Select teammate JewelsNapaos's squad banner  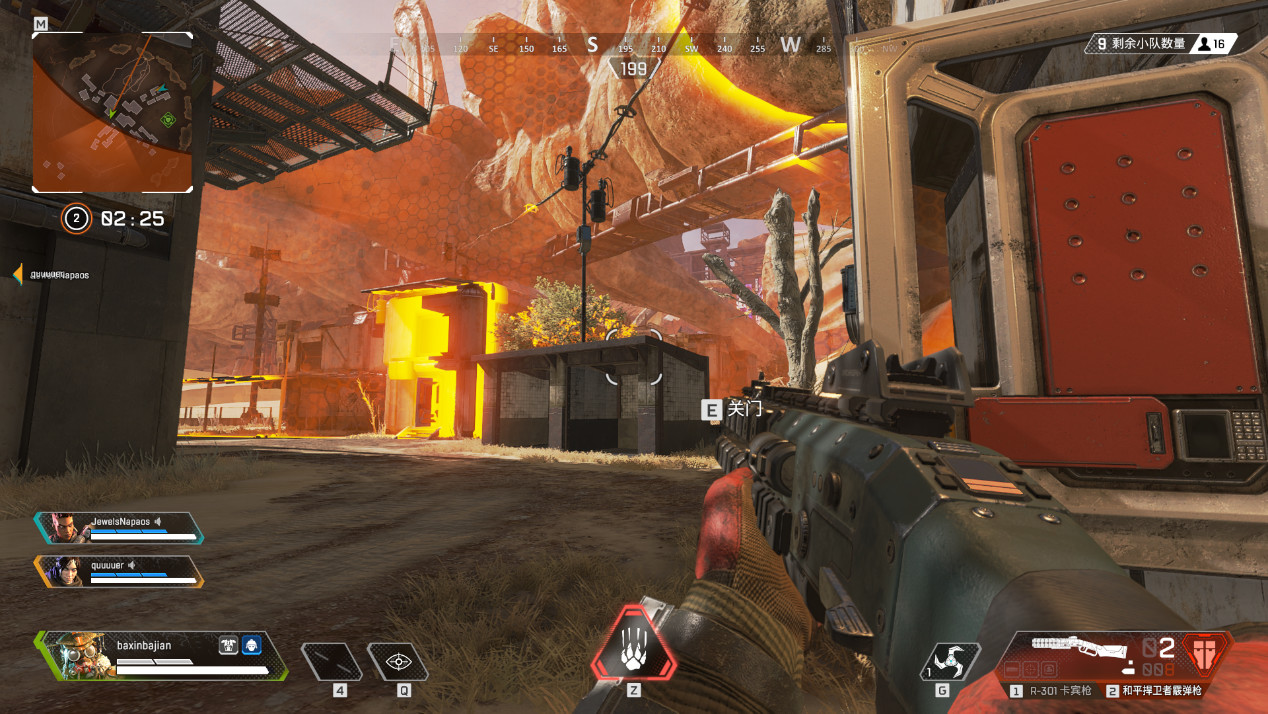click(x=119, y=528)
